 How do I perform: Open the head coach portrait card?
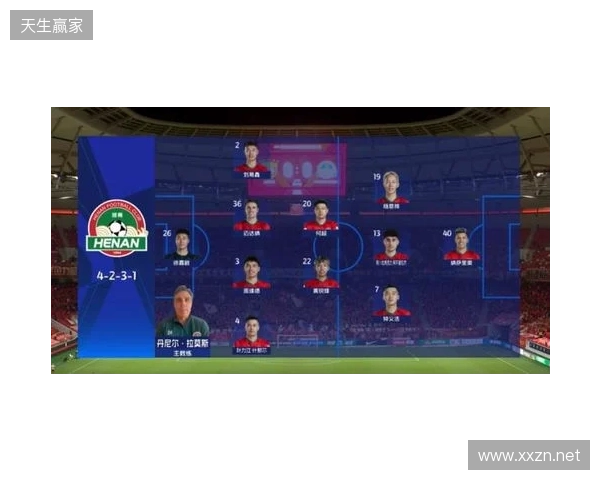tap(182, 320)
